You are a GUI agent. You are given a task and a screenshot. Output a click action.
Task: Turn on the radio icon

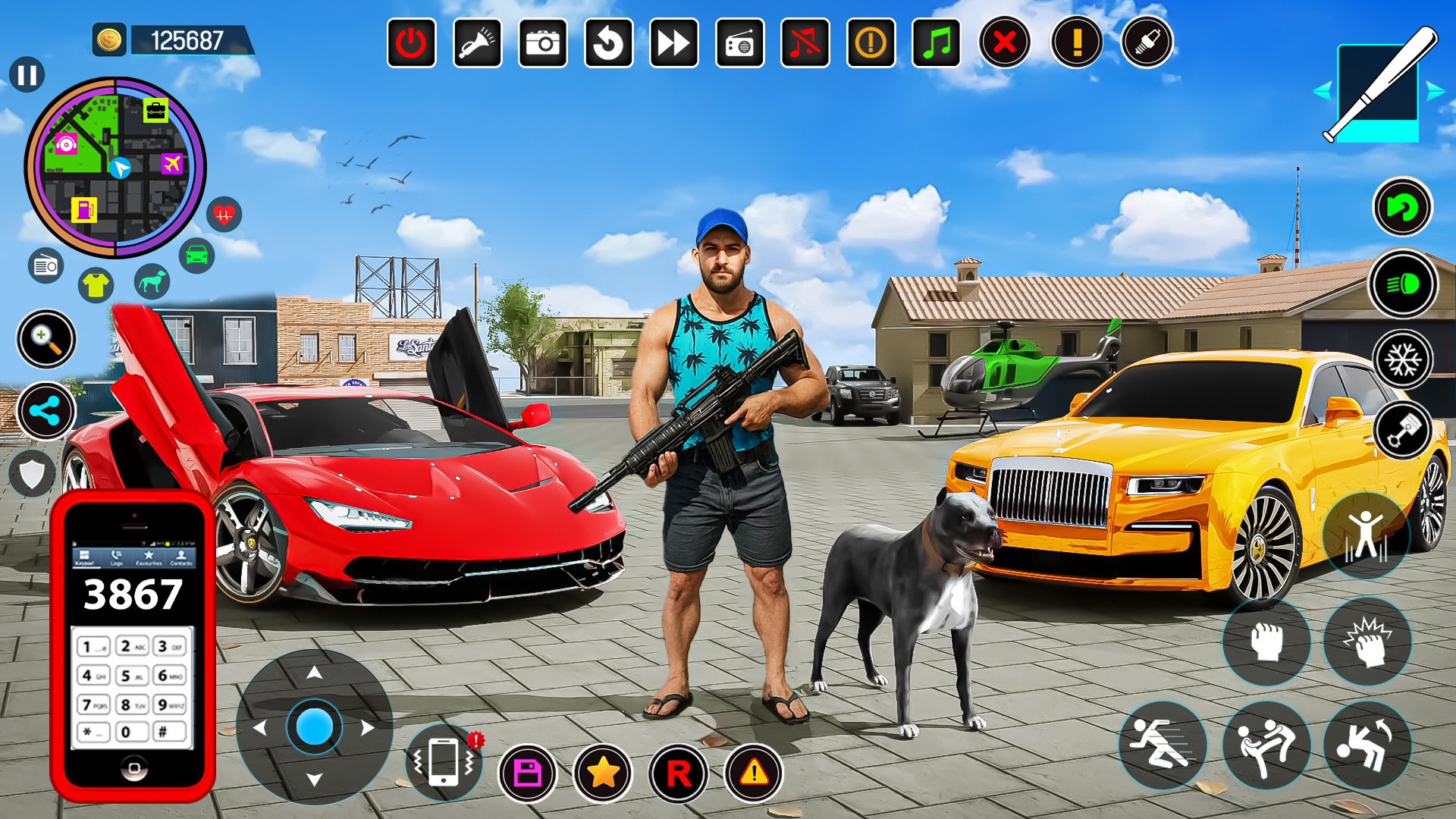[x=739, y=43]
